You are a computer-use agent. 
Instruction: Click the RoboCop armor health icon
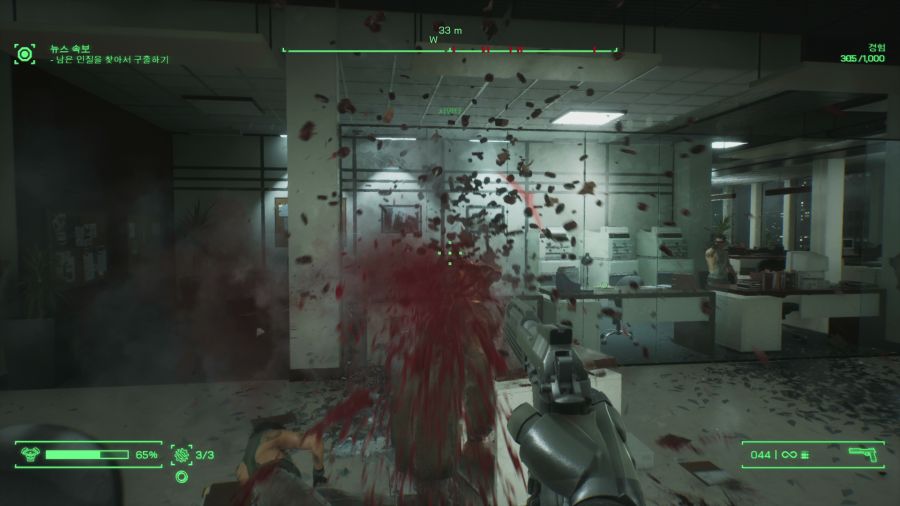(x=31, y=455)
